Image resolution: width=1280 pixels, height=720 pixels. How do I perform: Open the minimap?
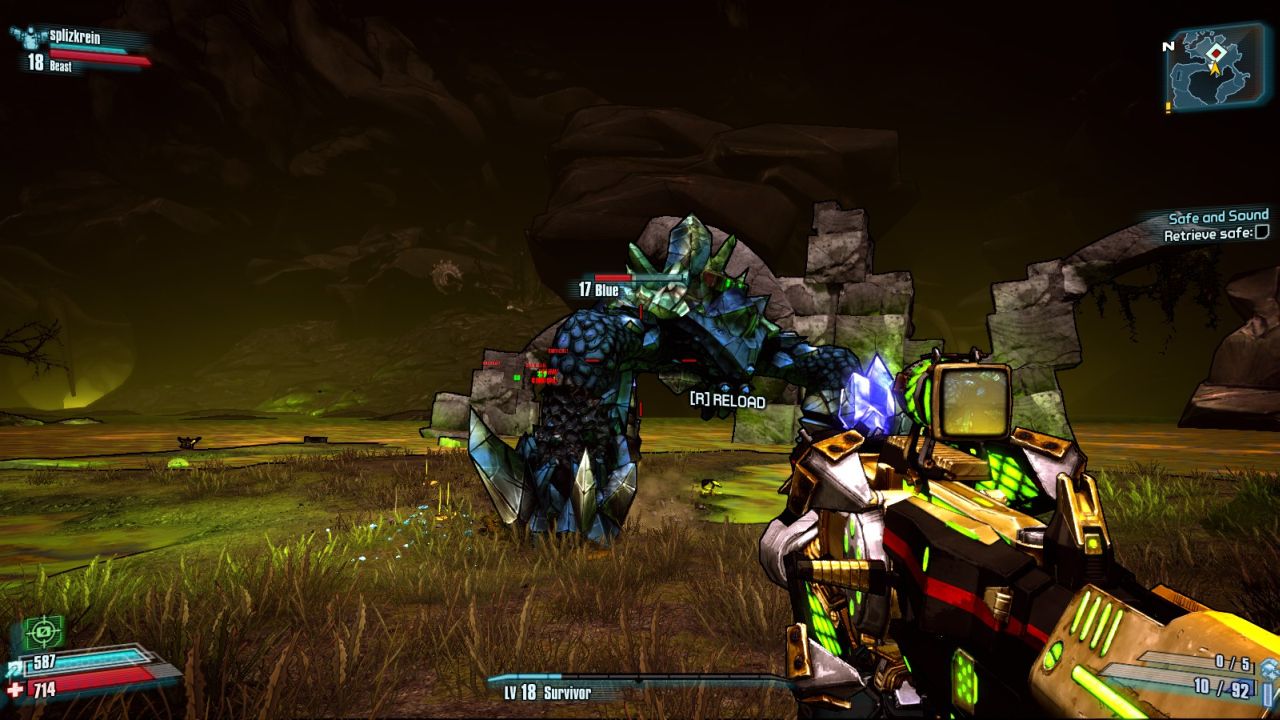(1218, 68)
